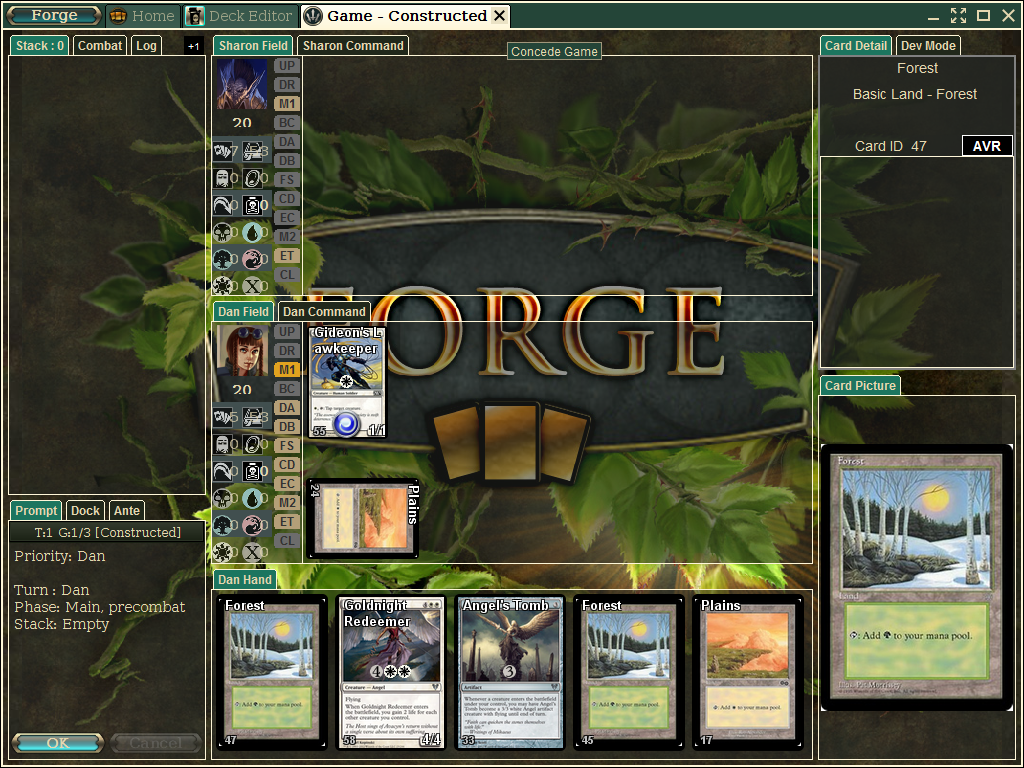1024x768 pixels.
Task: Select the Dev Mode tab
Action: (x=928, y=45)
